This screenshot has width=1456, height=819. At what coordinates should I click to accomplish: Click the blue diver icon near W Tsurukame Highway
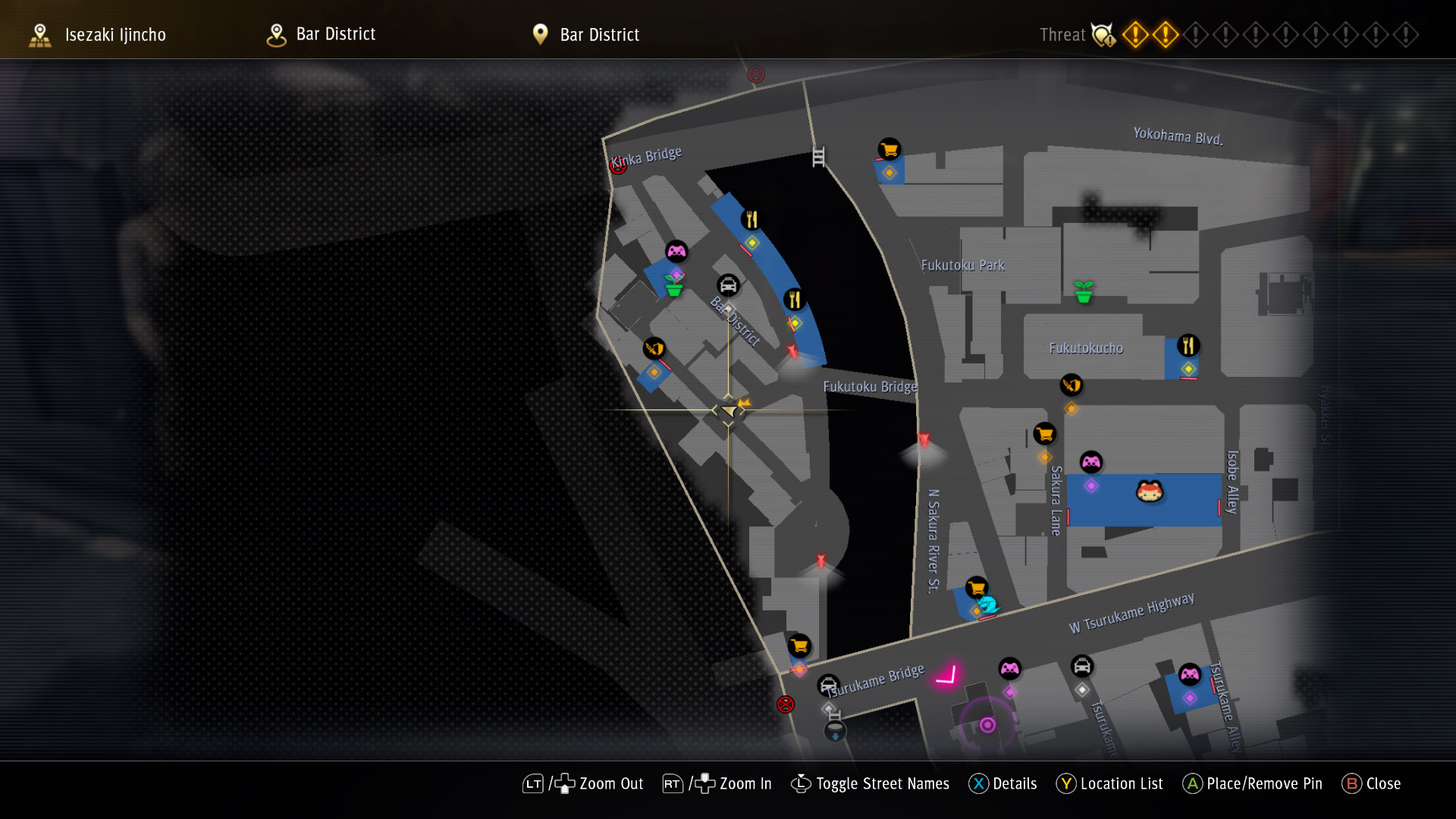coord(988,605)
